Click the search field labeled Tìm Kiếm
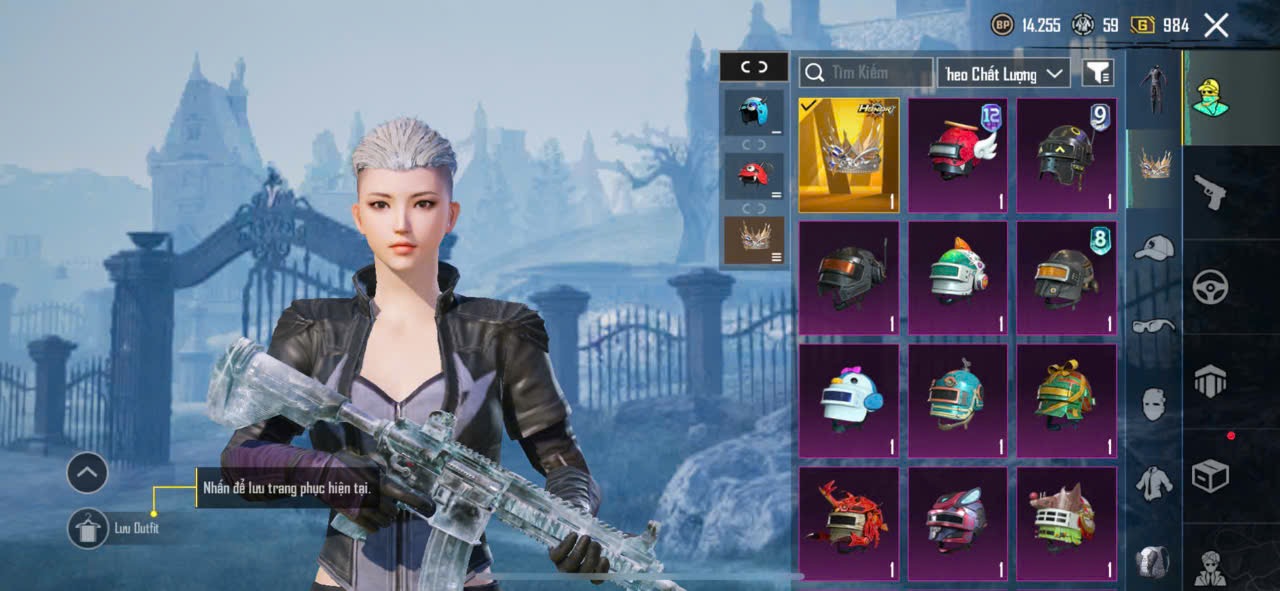Image resolution: width=1280 pixels, height=591 pixels. pyautogui.click(x=866, y=72)
